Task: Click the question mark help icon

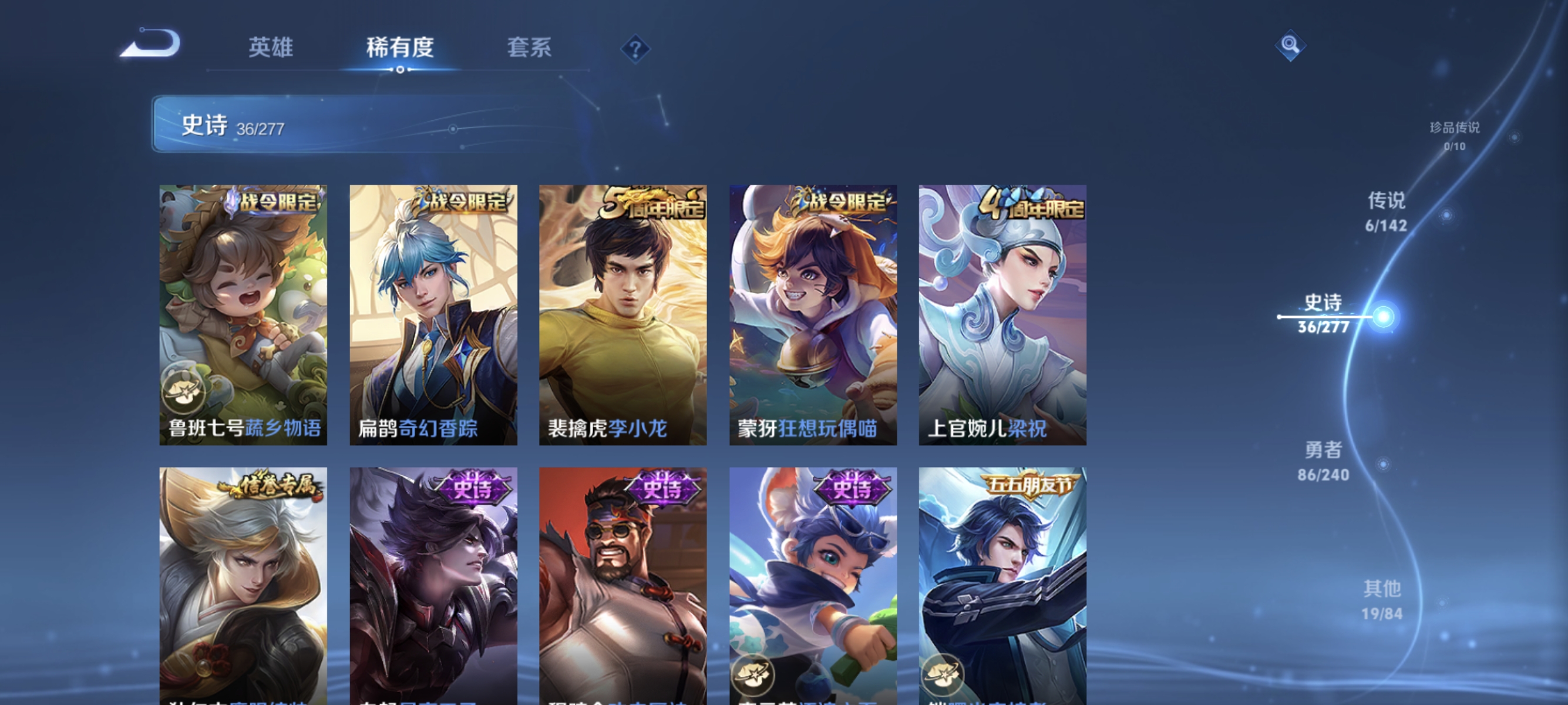Action: coord(635,49)
